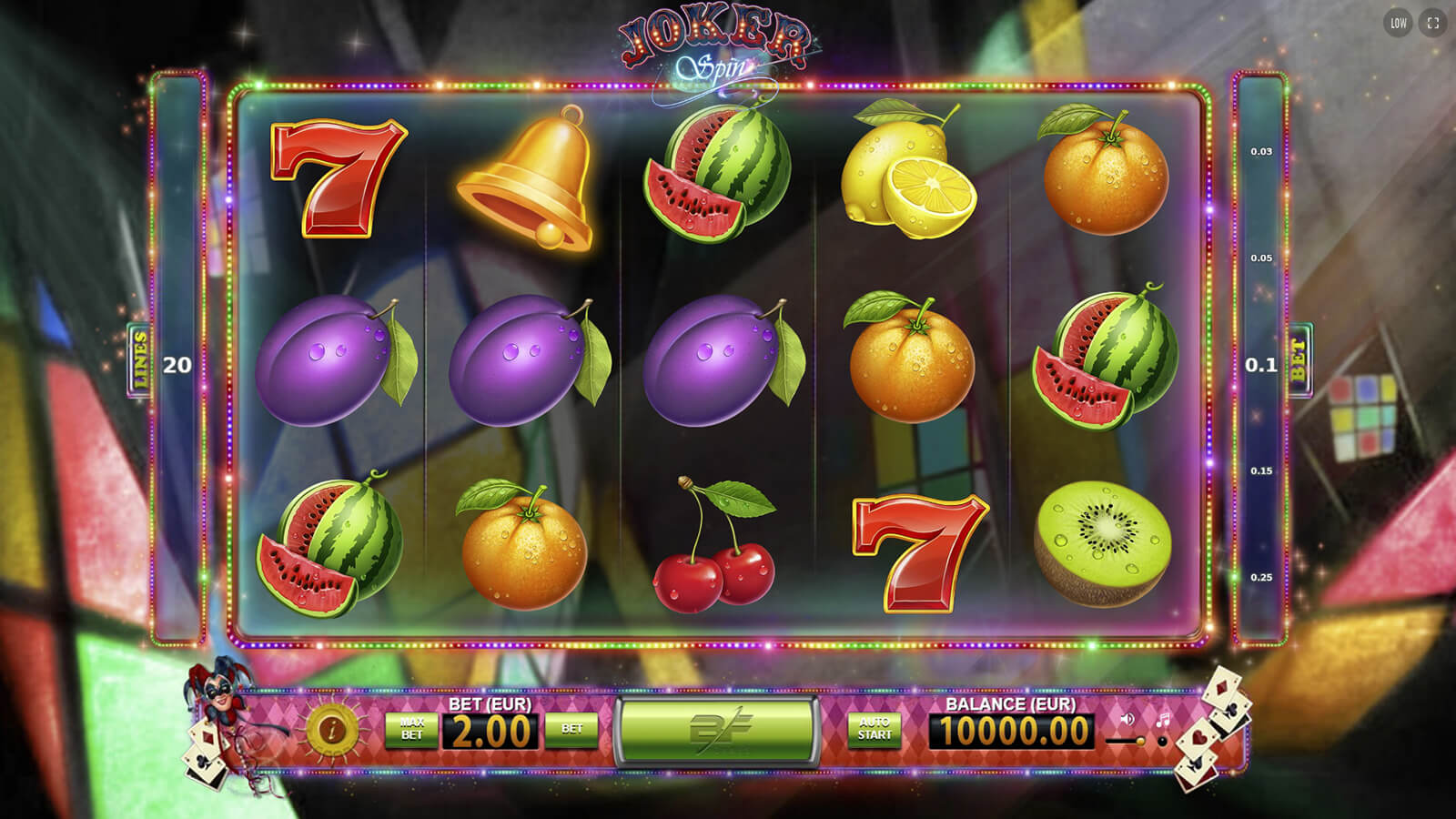Click the BET tab on the right panel
This screenshot has width=1456, height=819.
click(1299, 361)
